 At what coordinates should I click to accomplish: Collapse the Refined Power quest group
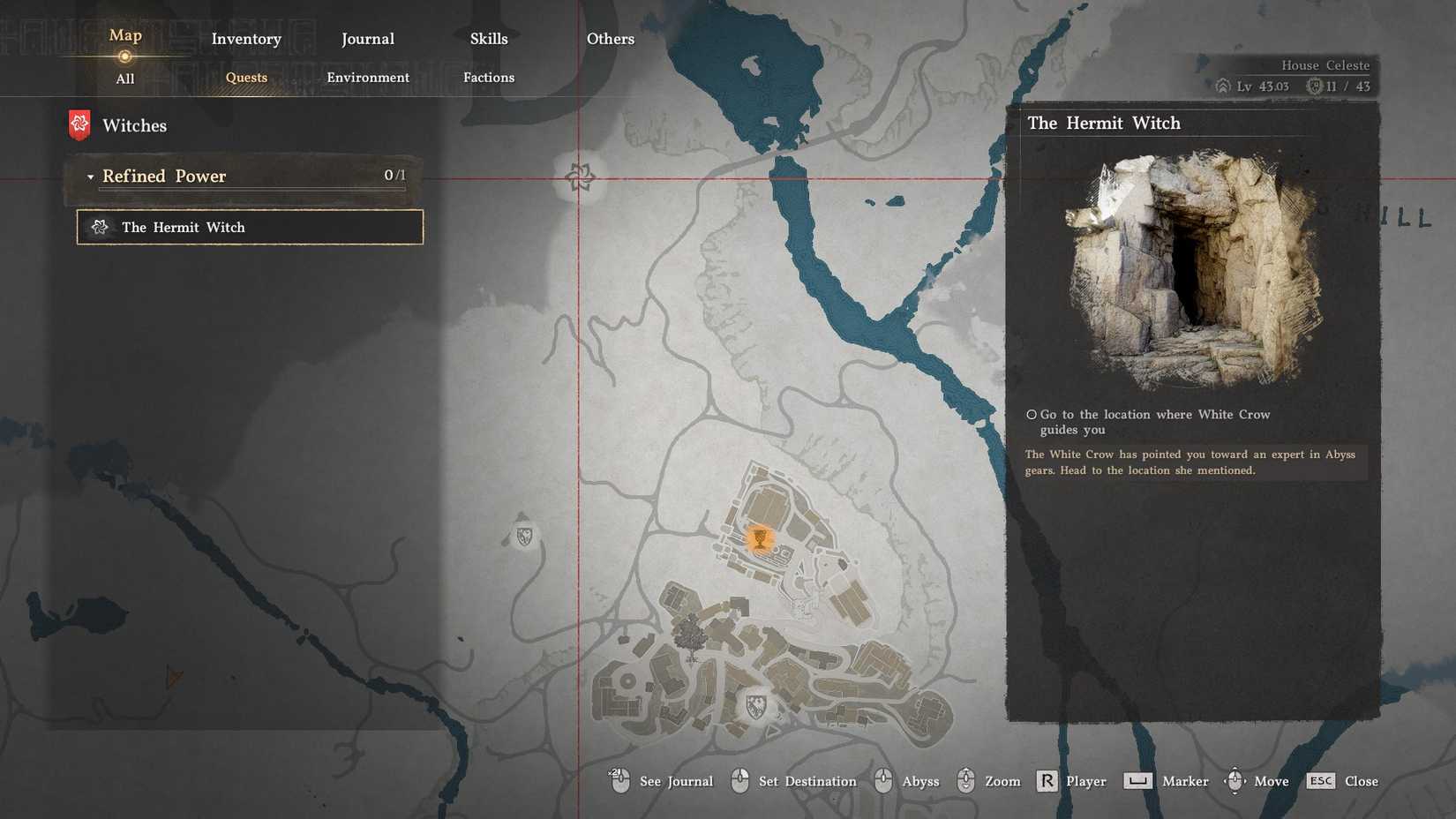91,177
